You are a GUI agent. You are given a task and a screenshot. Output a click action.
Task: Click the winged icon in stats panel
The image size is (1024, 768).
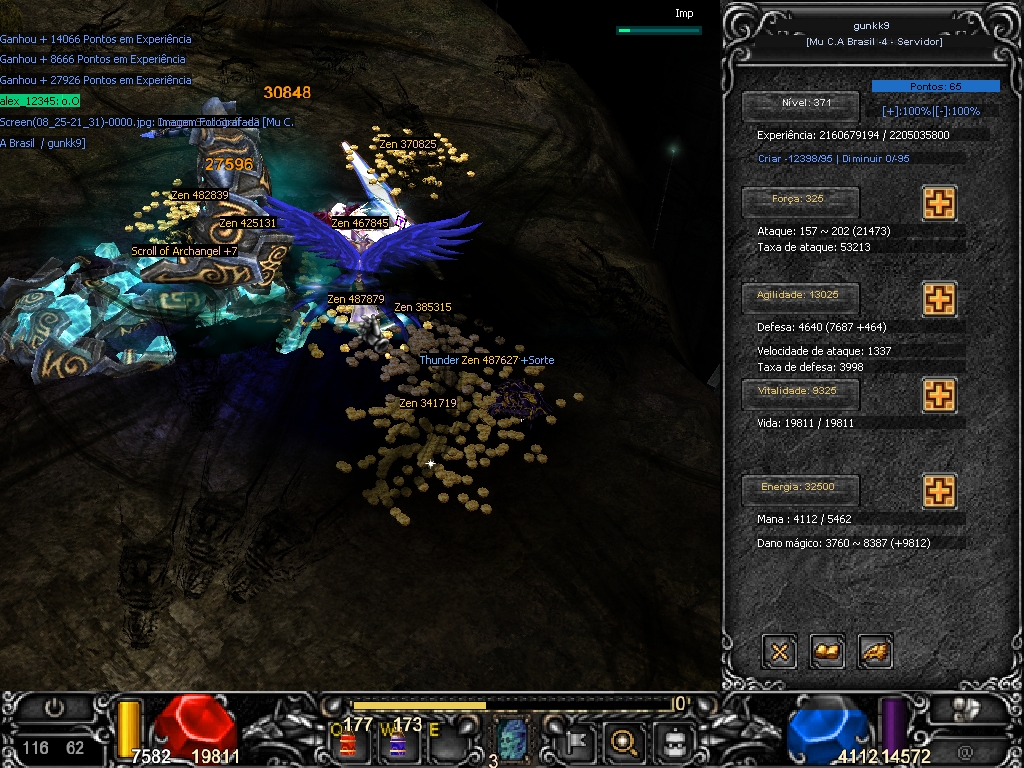(x=875, y=652)
